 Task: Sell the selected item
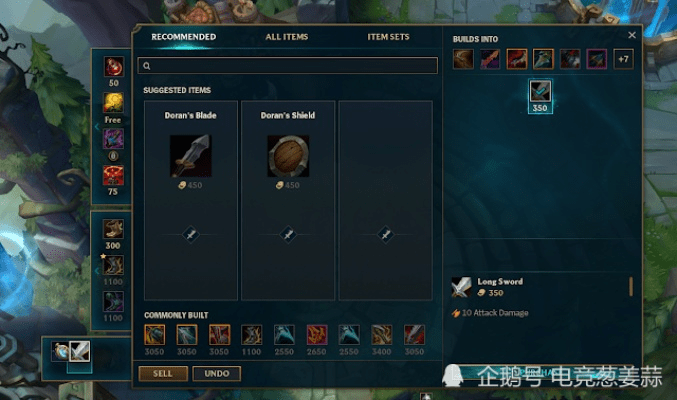(162, 373)
